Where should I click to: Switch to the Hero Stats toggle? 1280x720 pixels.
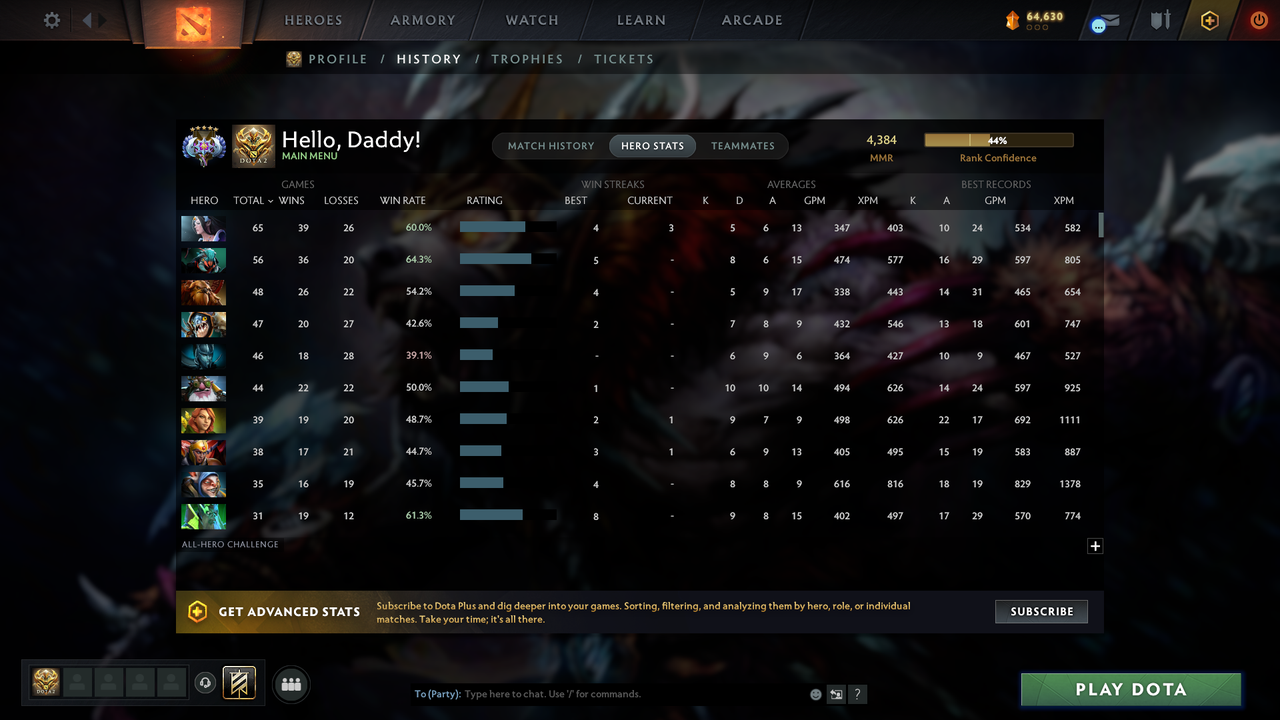tap(652, 145)
